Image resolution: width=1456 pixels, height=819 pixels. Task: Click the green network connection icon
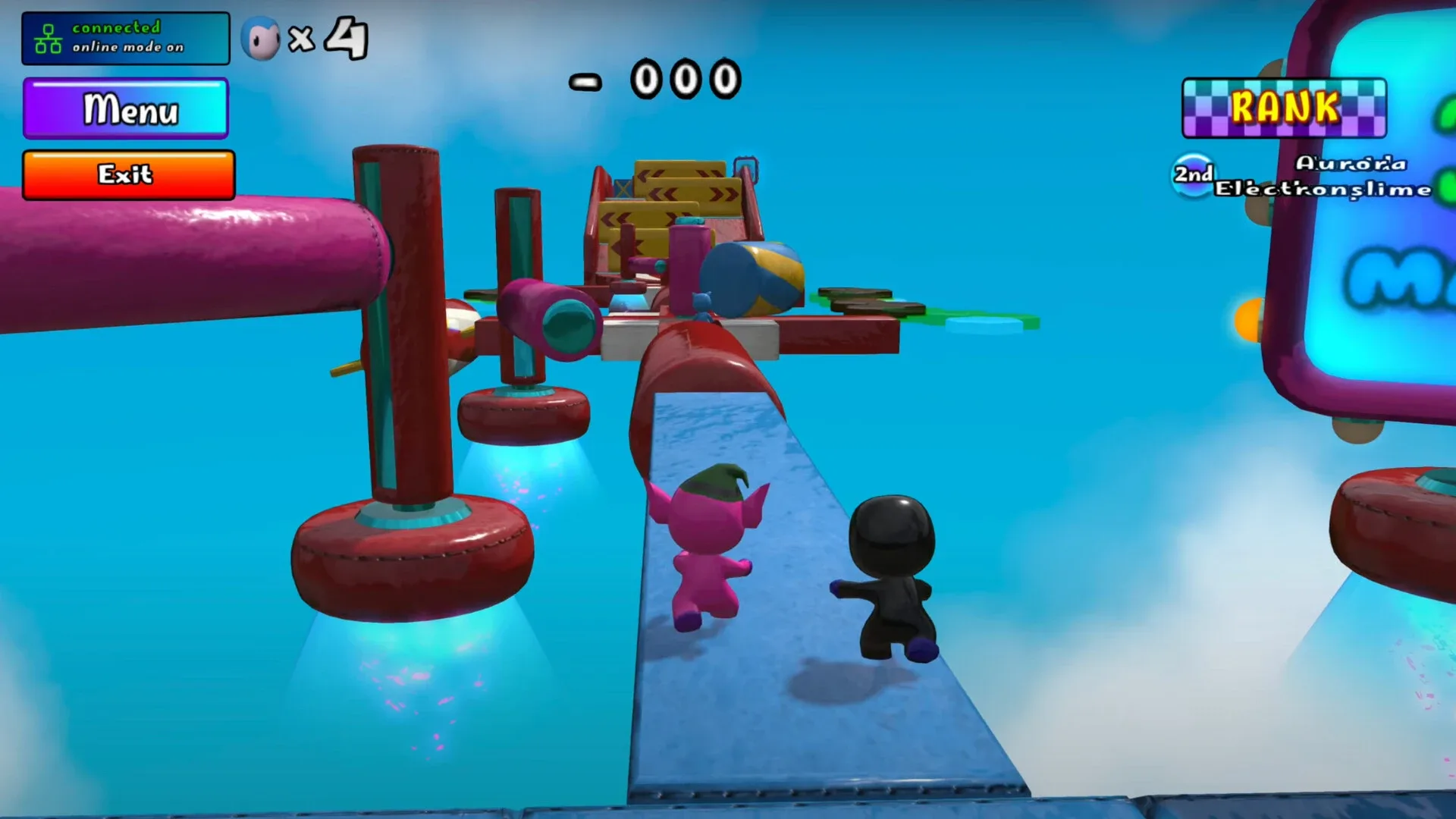(47, 37)
